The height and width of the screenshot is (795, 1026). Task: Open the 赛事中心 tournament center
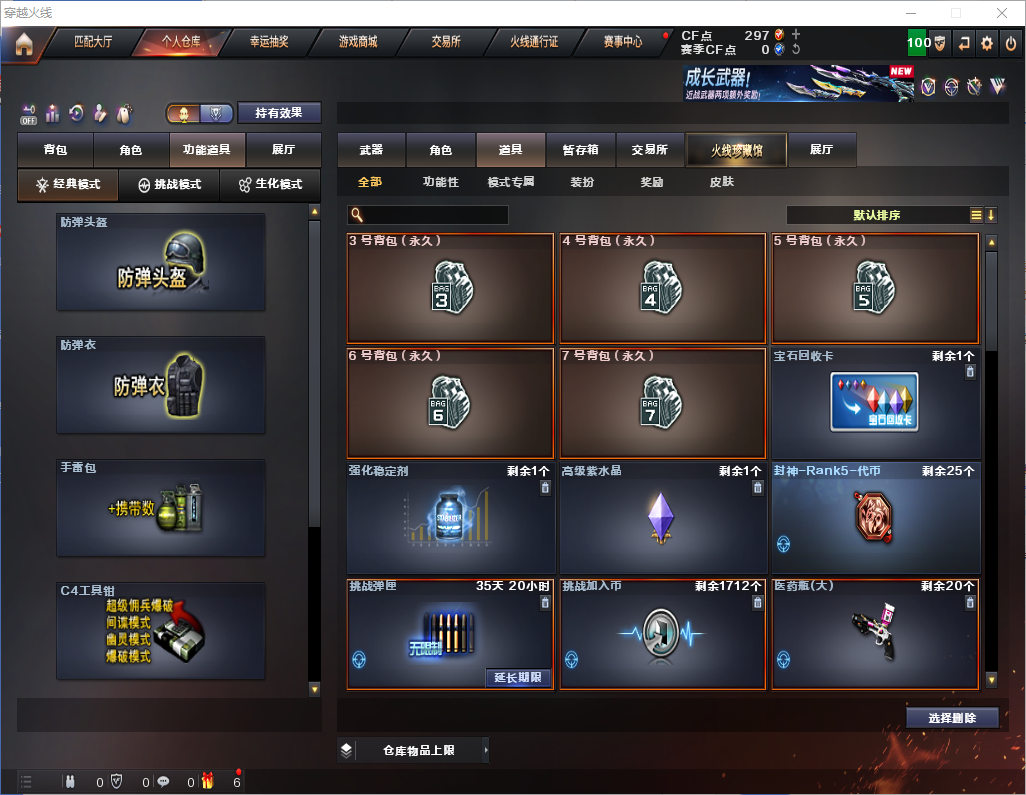[623, 43]
